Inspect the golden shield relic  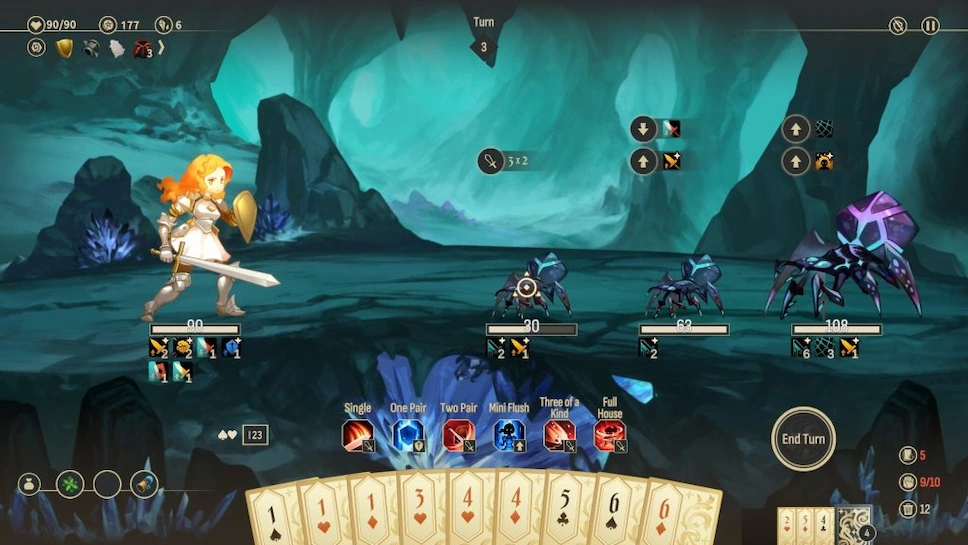coord(65,48)
